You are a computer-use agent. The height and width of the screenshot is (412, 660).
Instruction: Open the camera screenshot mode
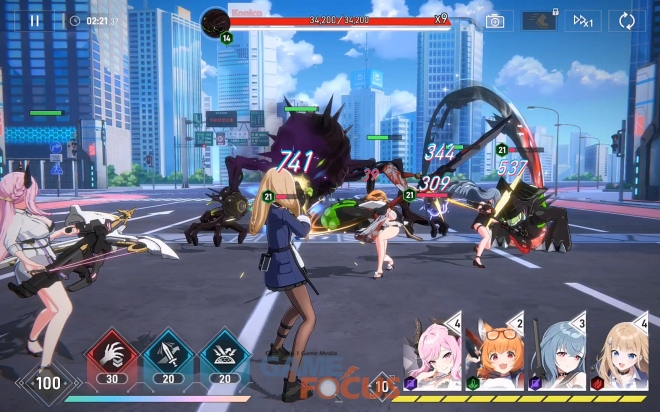tap(494, 20)
